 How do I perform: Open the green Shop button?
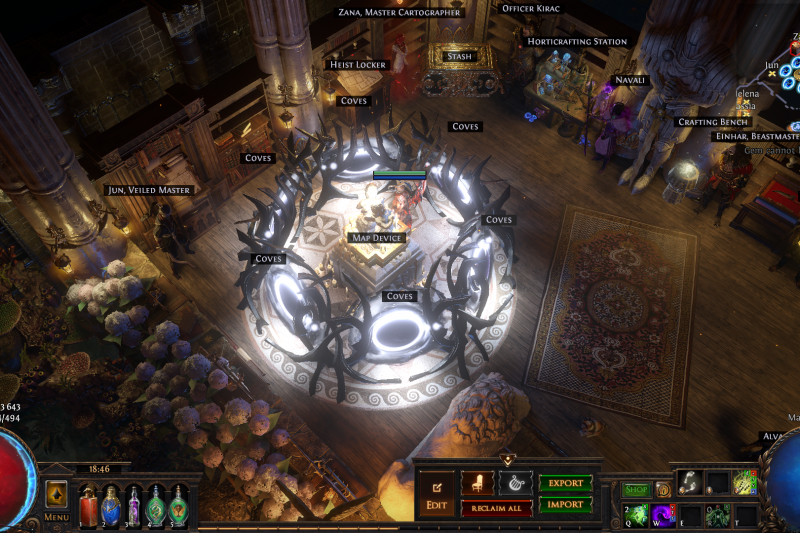[x=636, y=490]
